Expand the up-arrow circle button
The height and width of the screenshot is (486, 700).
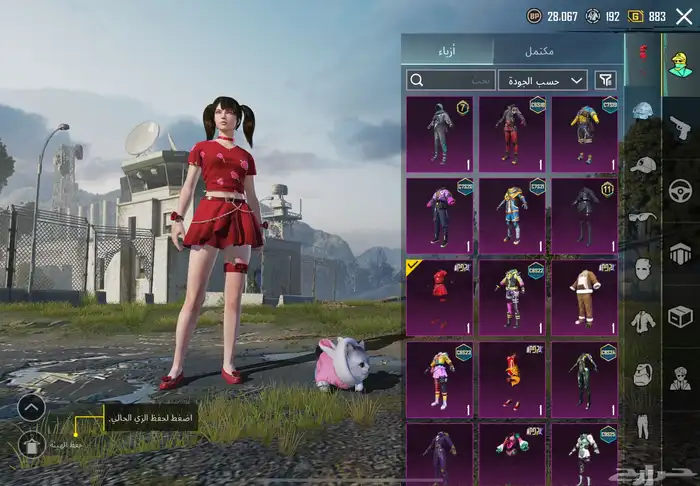click(x=32, y=407)
